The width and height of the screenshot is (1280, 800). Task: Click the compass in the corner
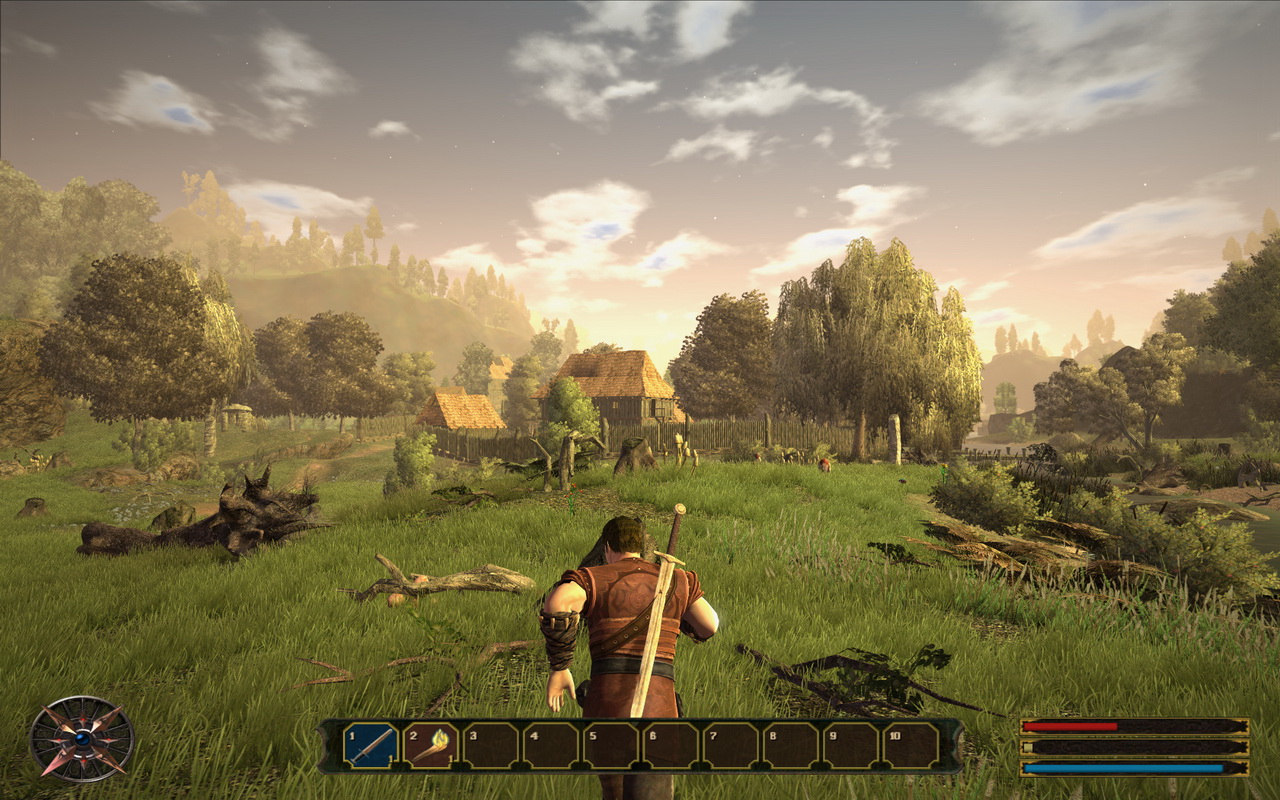tap(82, 738)
